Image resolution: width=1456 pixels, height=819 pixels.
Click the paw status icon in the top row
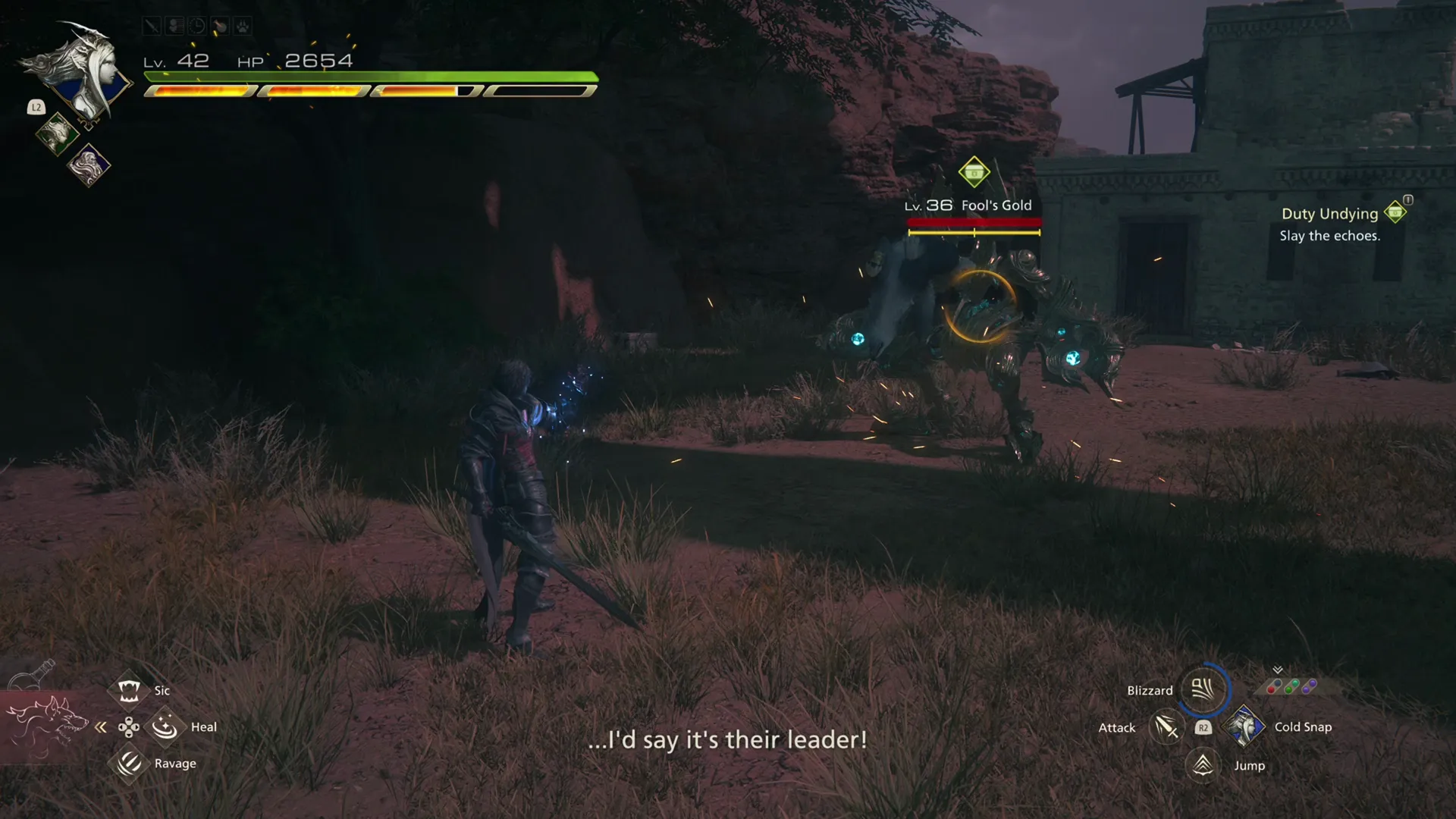pos(242,27)
